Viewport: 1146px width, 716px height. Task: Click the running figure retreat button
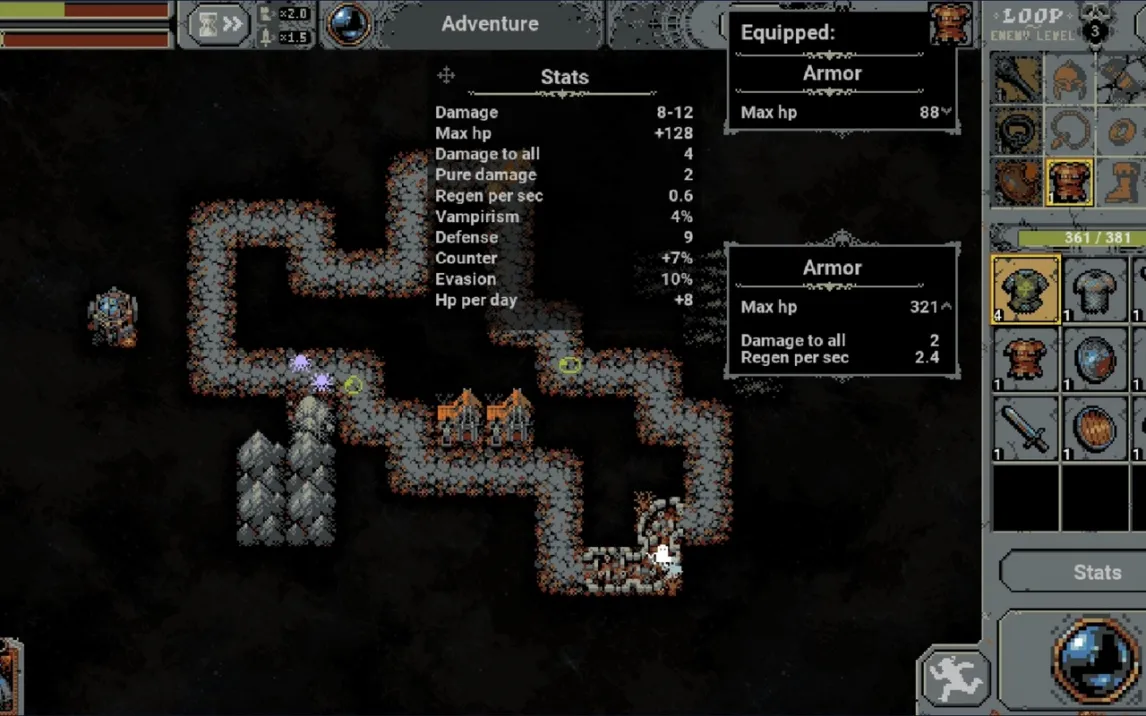pyautogui.click(x=954, y=678)
